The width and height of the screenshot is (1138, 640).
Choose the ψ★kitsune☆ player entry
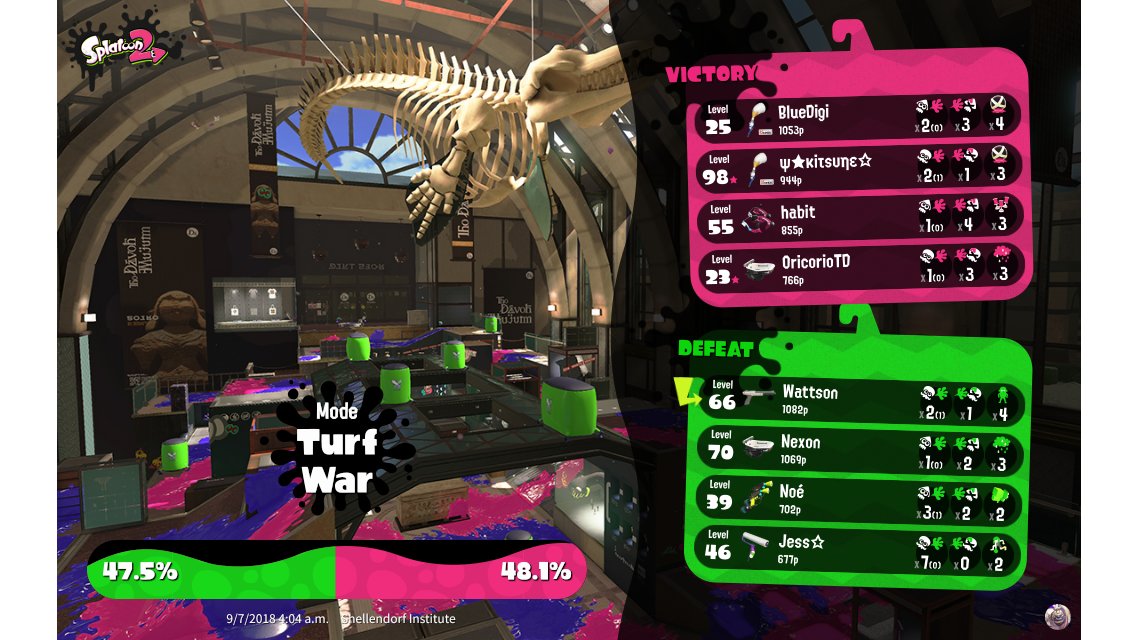pyautogui.click(x=860, y=166)
